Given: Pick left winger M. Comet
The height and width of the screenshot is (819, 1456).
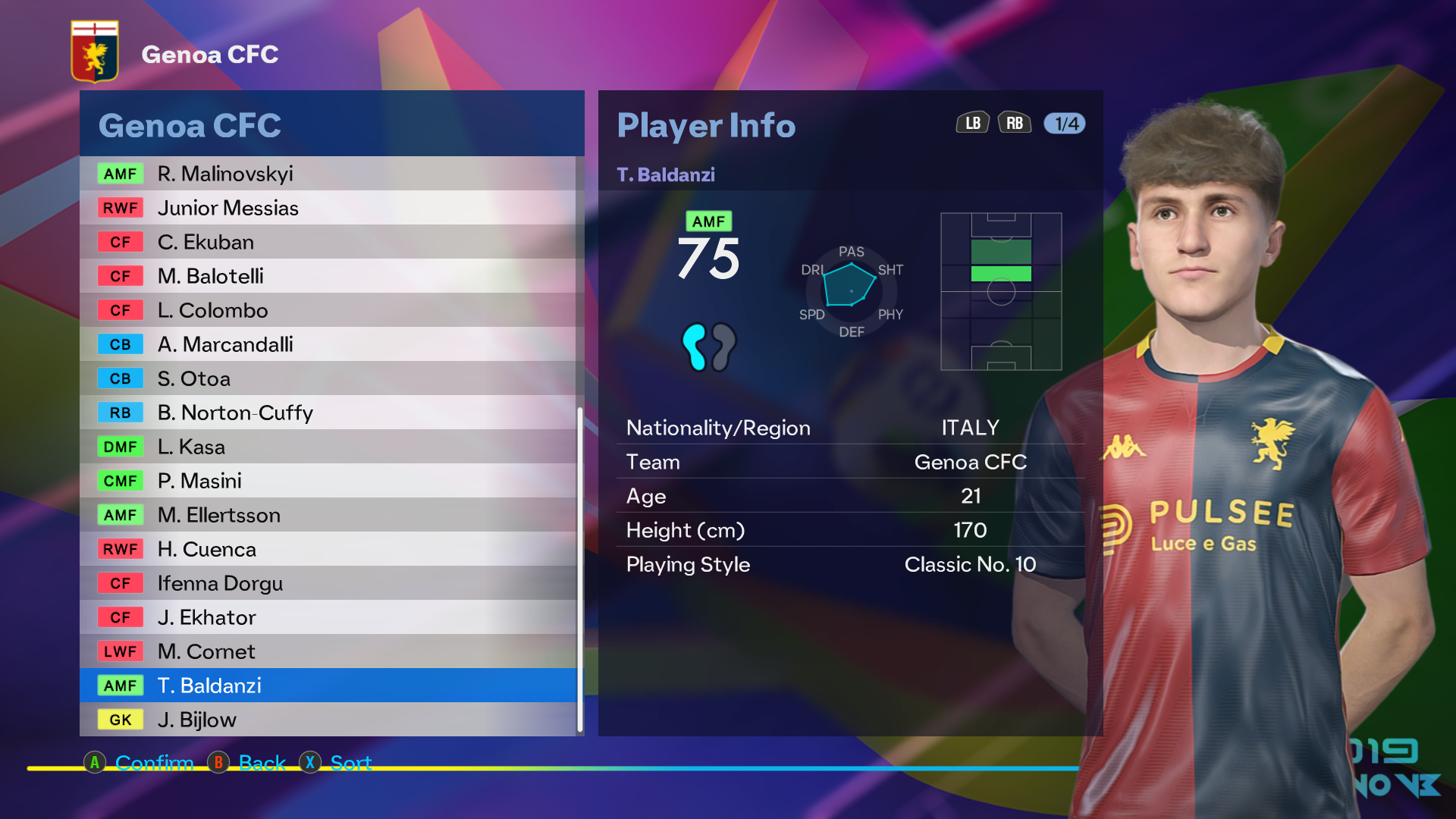Looking at the screenshot, I should [328, 651].
